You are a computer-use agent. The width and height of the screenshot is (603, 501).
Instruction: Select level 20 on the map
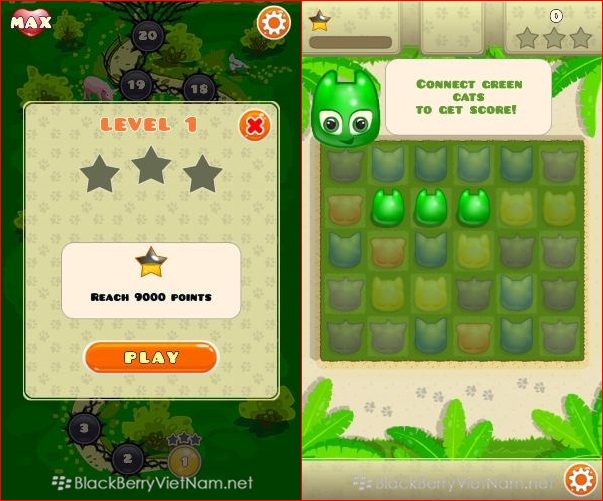pyautogui.click(x=148, y=35)
